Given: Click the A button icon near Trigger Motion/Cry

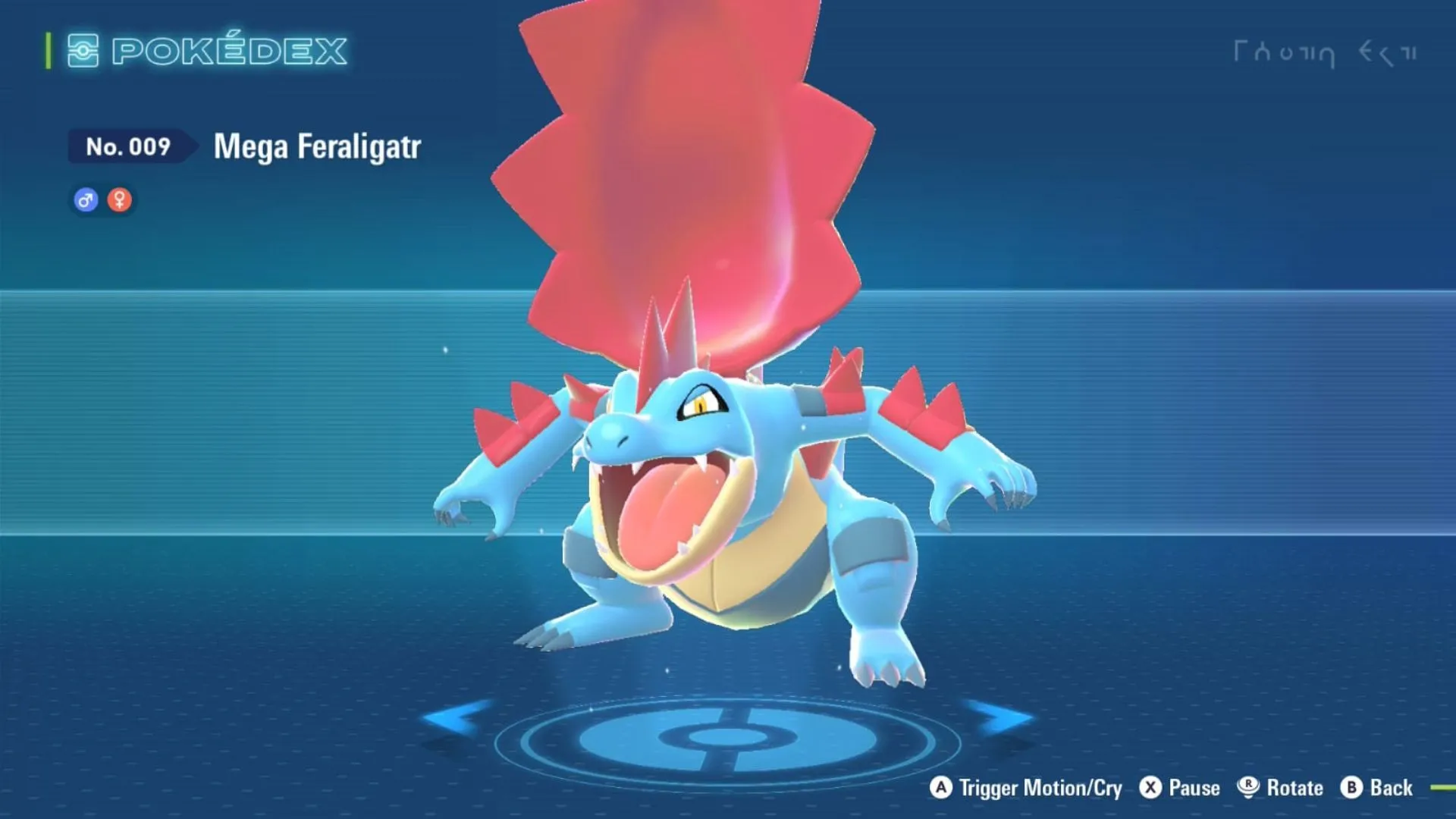Looking at the screenshot, I should 943,788.
